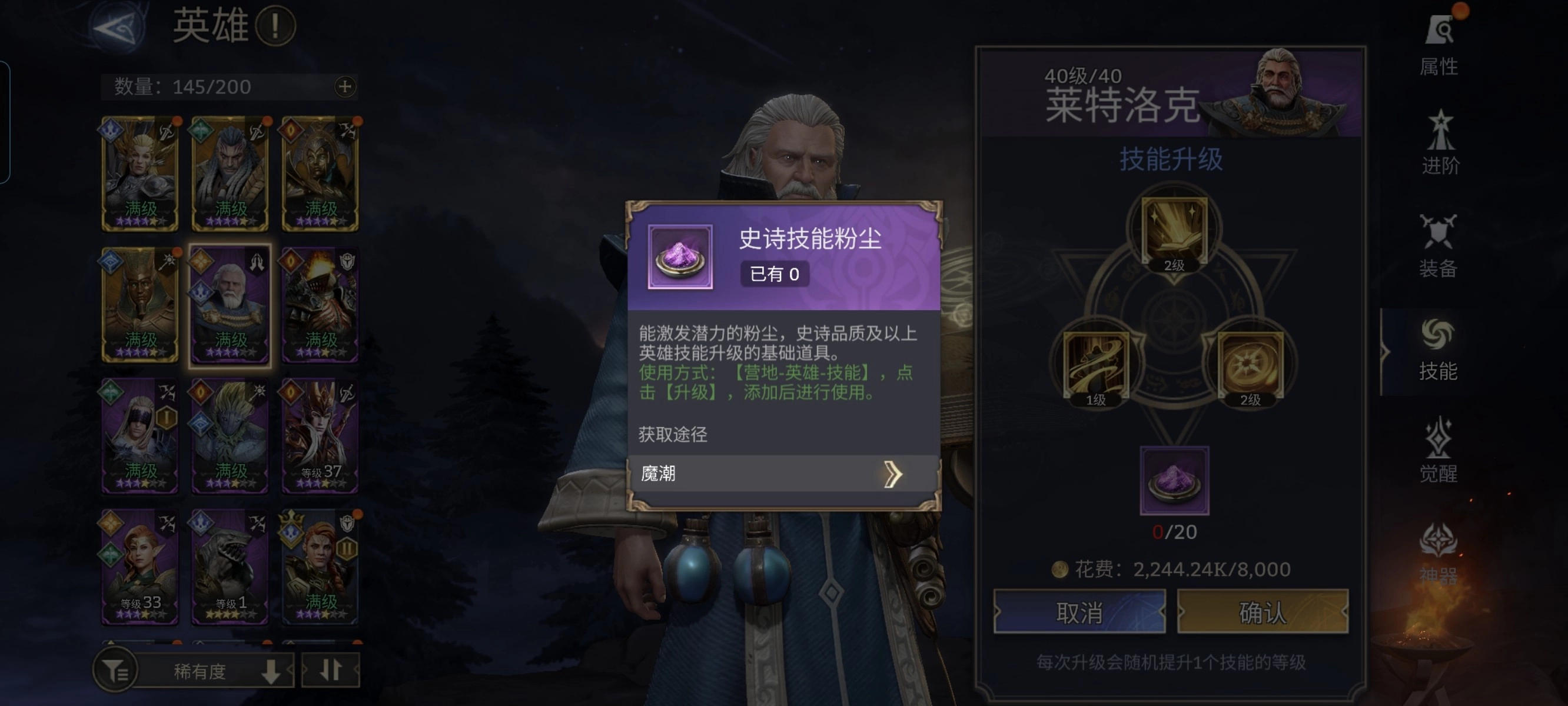Expand hero list with the plus button
This screenshot has width=1568, height=706.
point(344,86)
